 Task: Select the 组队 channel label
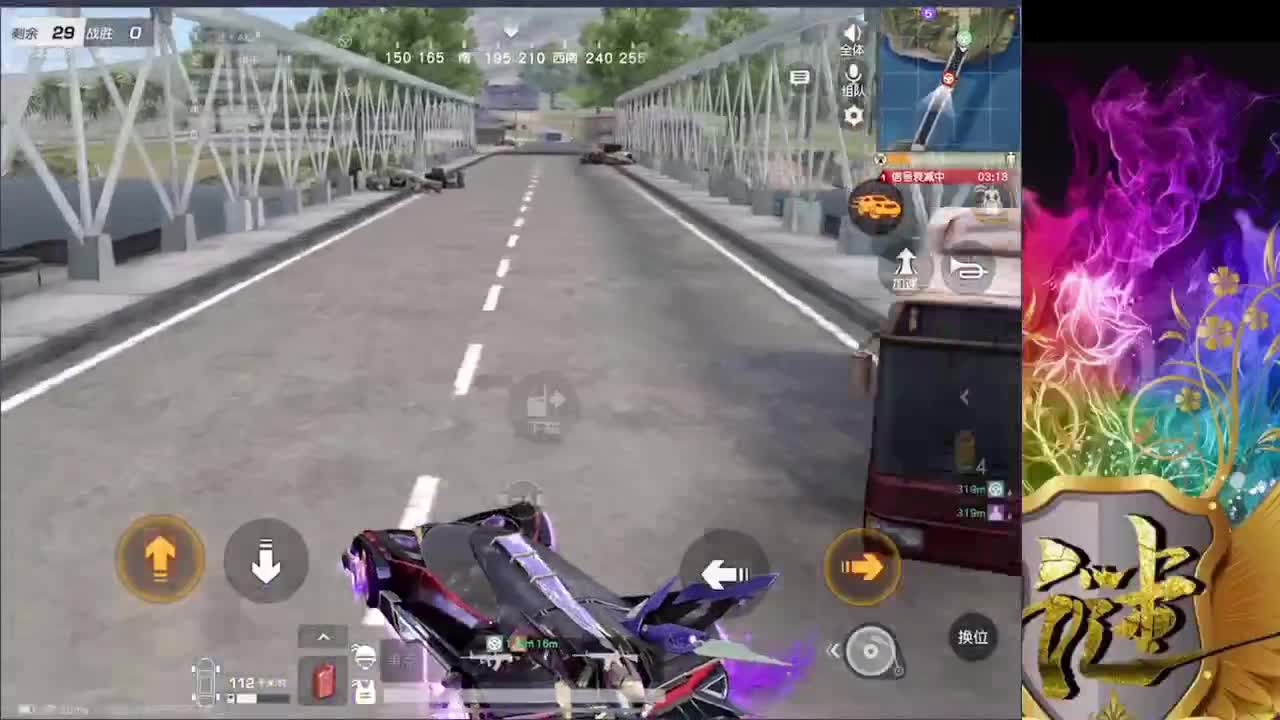(x=852, y=89)
